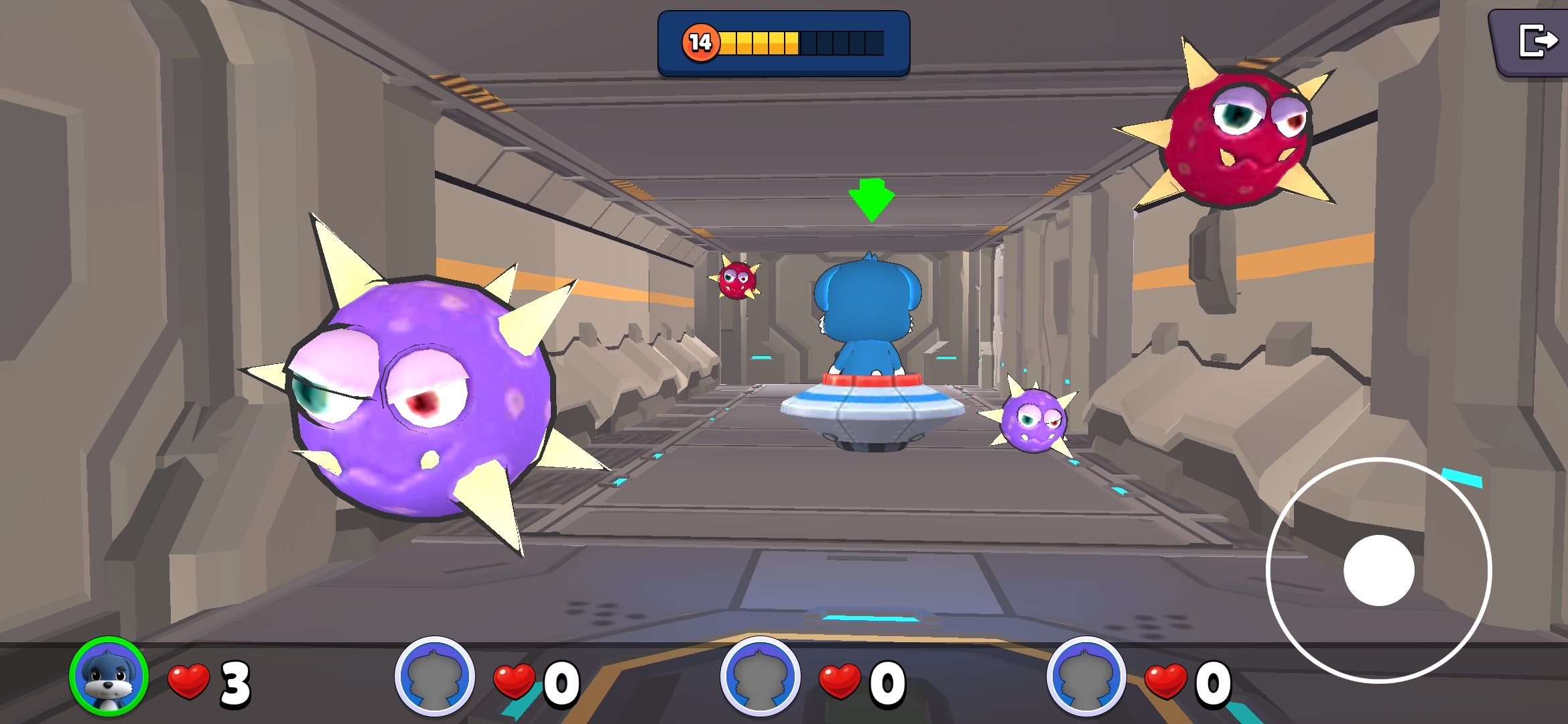
Task: Tap the white virtual joystick knob
Action: tap(1378, 570)
